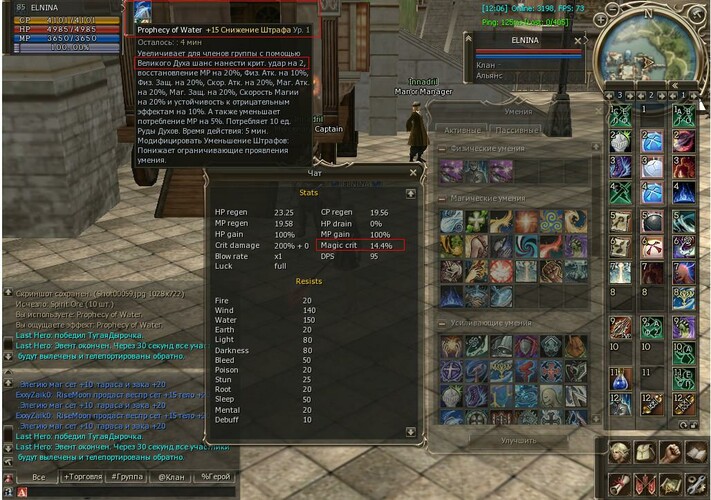
Task: Select the Все chat tab
Action: click(39, 478)
